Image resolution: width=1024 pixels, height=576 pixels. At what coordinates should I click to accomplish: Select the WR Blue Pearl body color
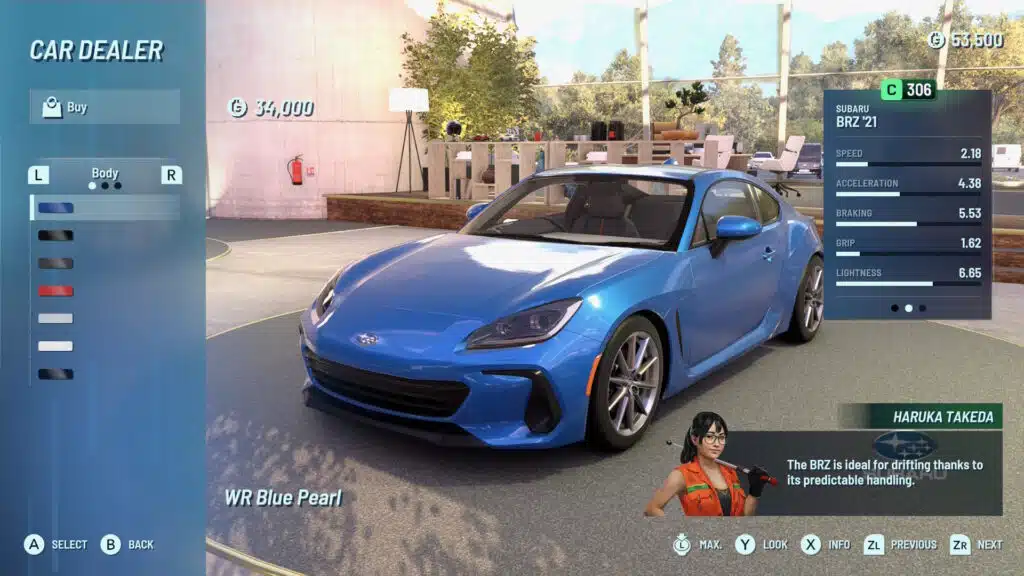coord(56,208)
